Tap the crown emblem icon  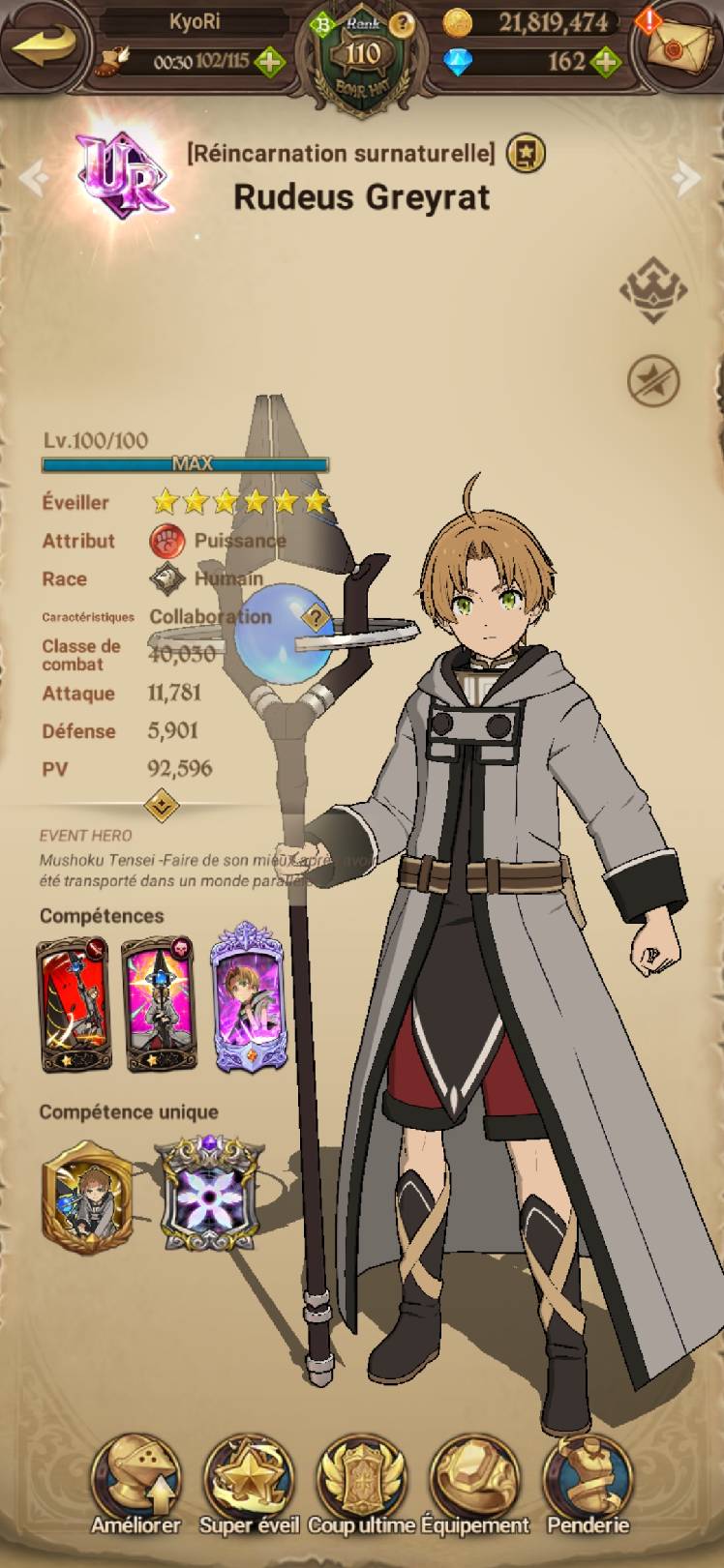coord(652,288)
